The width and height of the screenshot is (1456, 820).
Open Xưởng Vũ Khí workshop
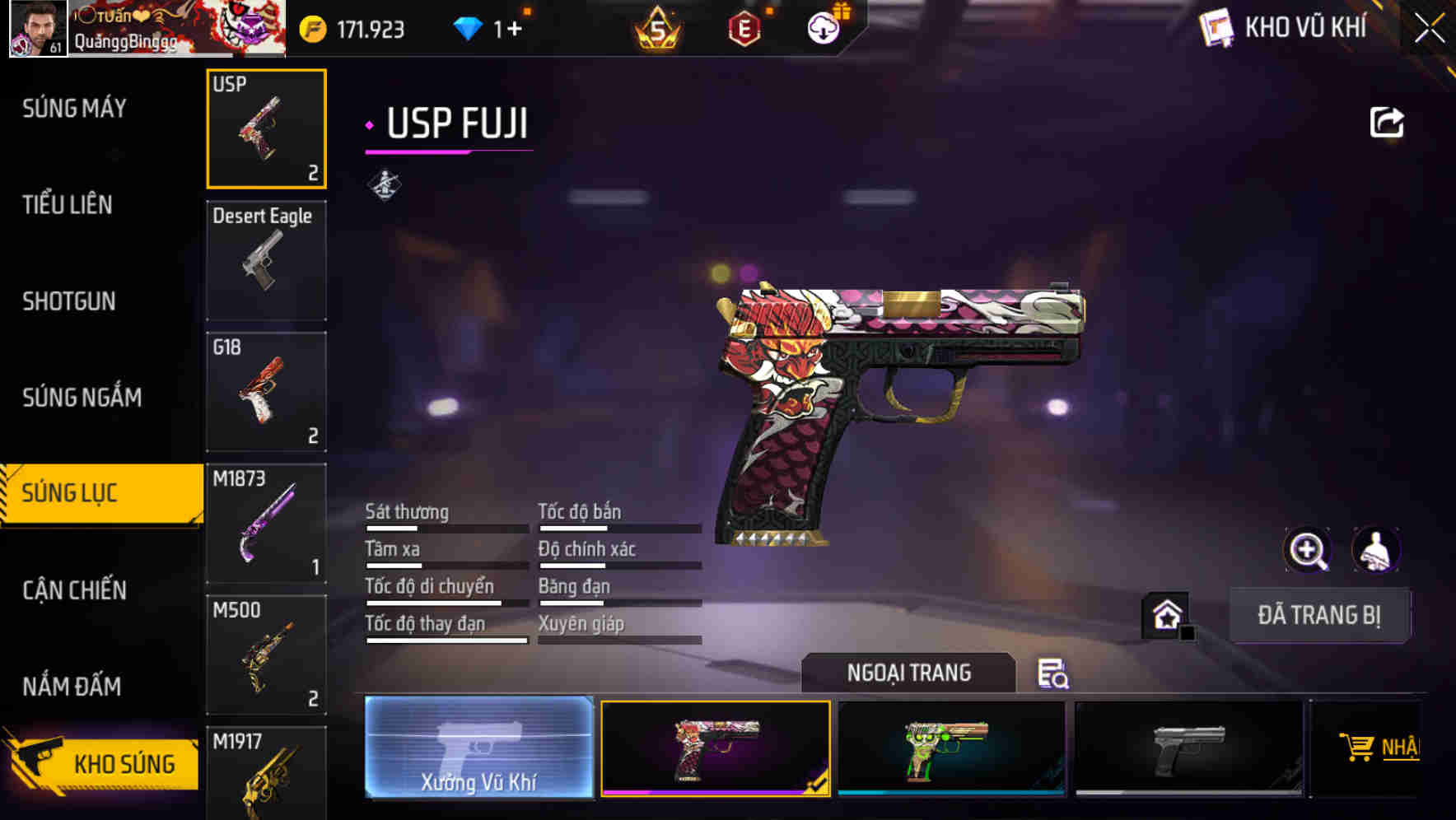[x=478, y=749]
